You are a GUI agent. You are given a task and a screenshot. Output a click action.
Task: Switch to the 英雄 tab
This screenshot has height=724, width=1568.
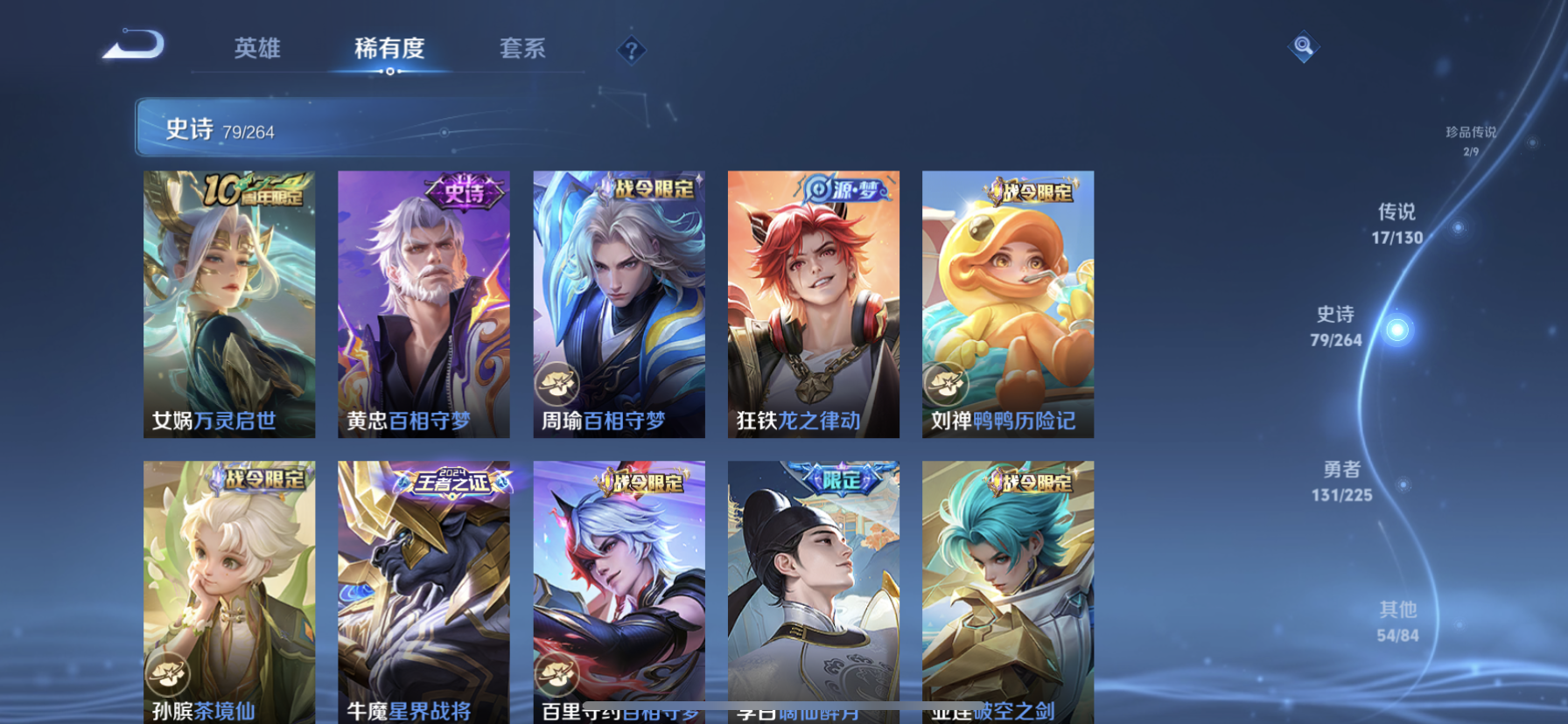coord(257,48)
